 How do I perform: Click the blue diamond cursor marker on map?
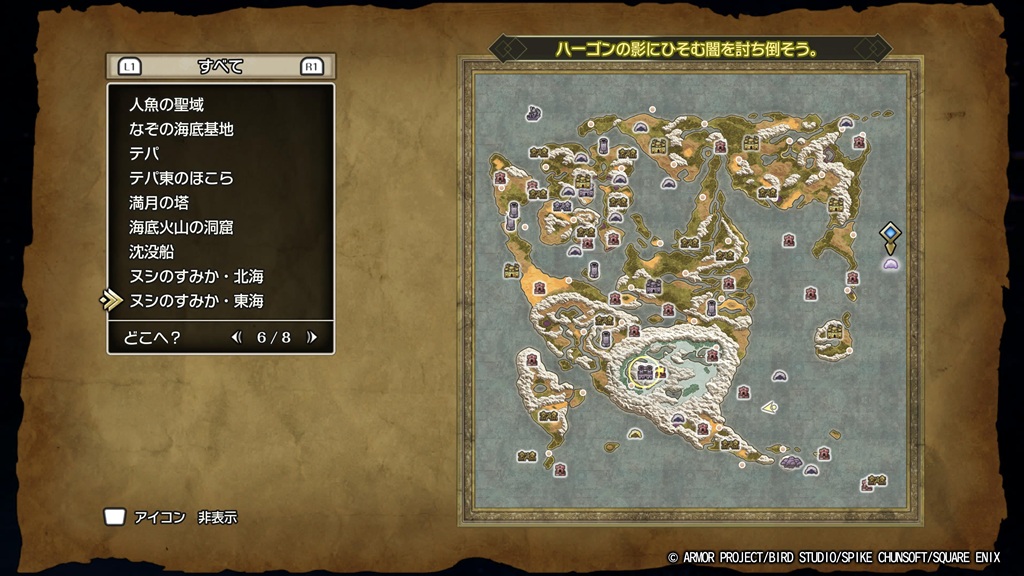[889, 233]
